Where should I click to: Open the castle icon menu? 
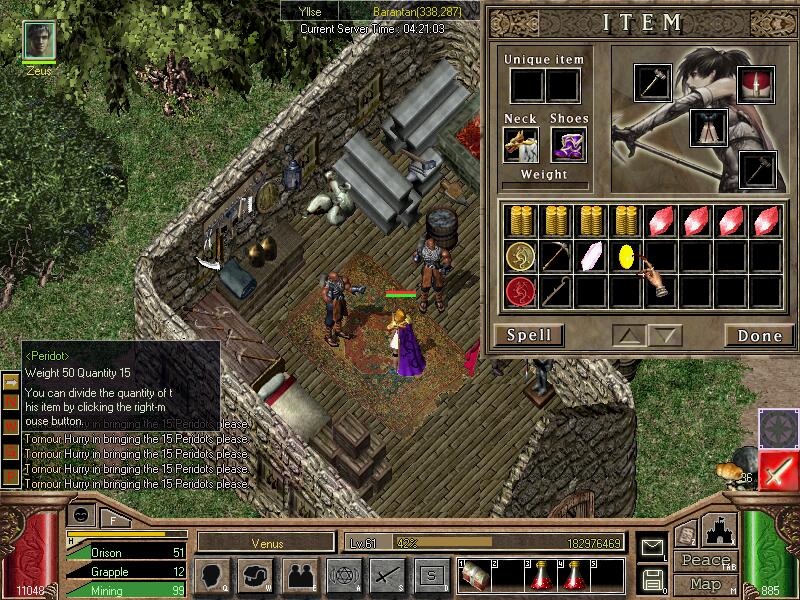[x=721, y=529]
